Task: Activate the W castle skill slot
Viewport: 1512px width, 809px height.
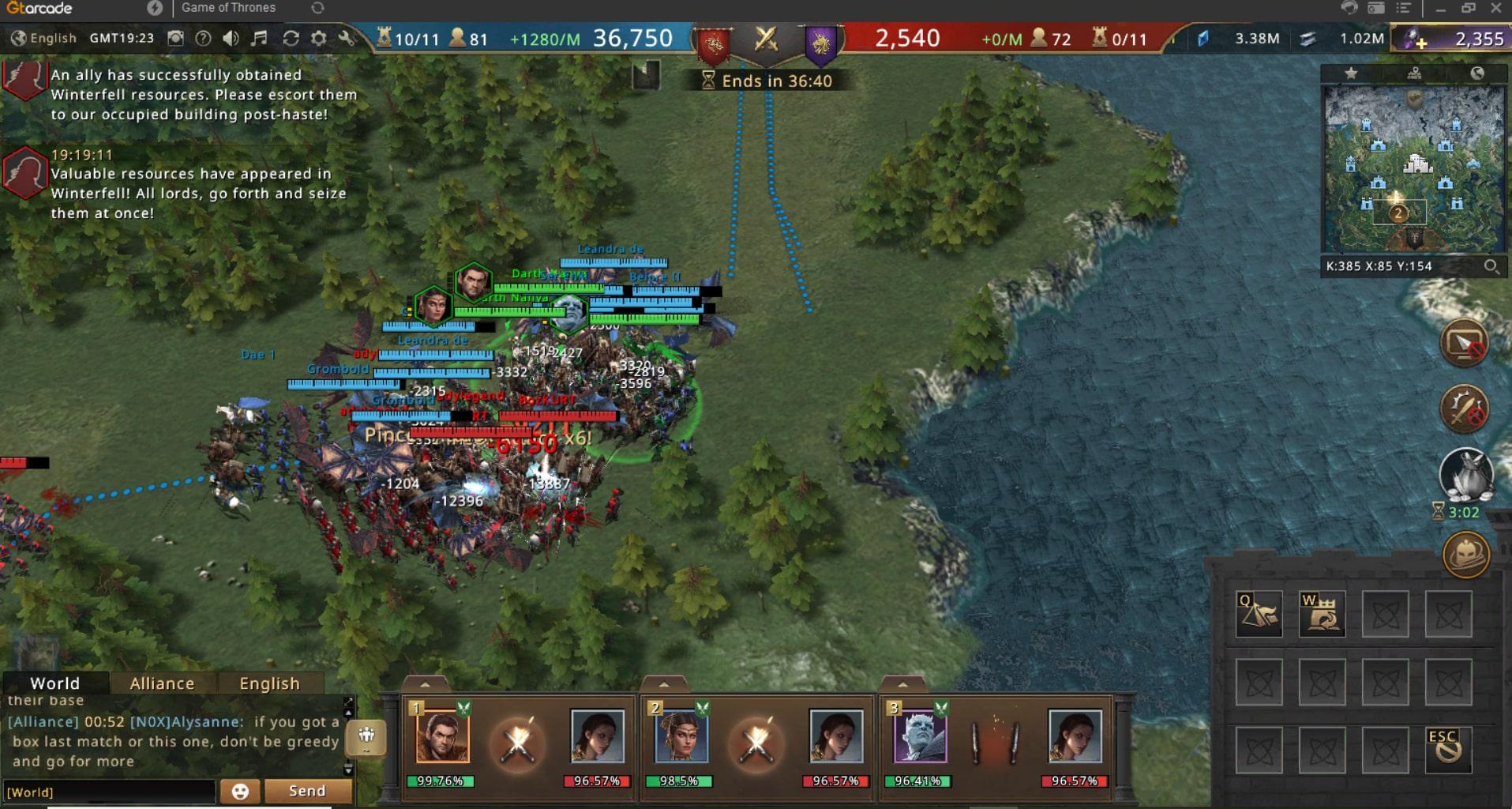Action: click(x=1322, y=614)
